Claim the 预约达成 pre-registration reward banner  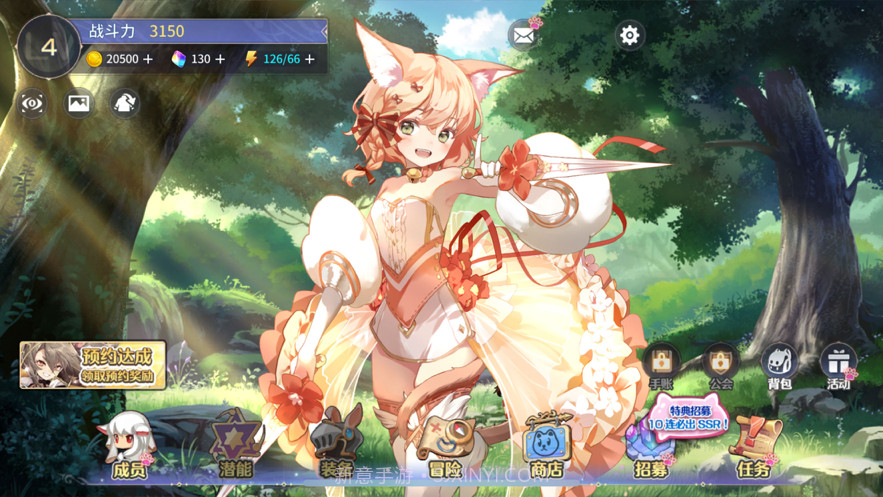(x=93, y=365)
